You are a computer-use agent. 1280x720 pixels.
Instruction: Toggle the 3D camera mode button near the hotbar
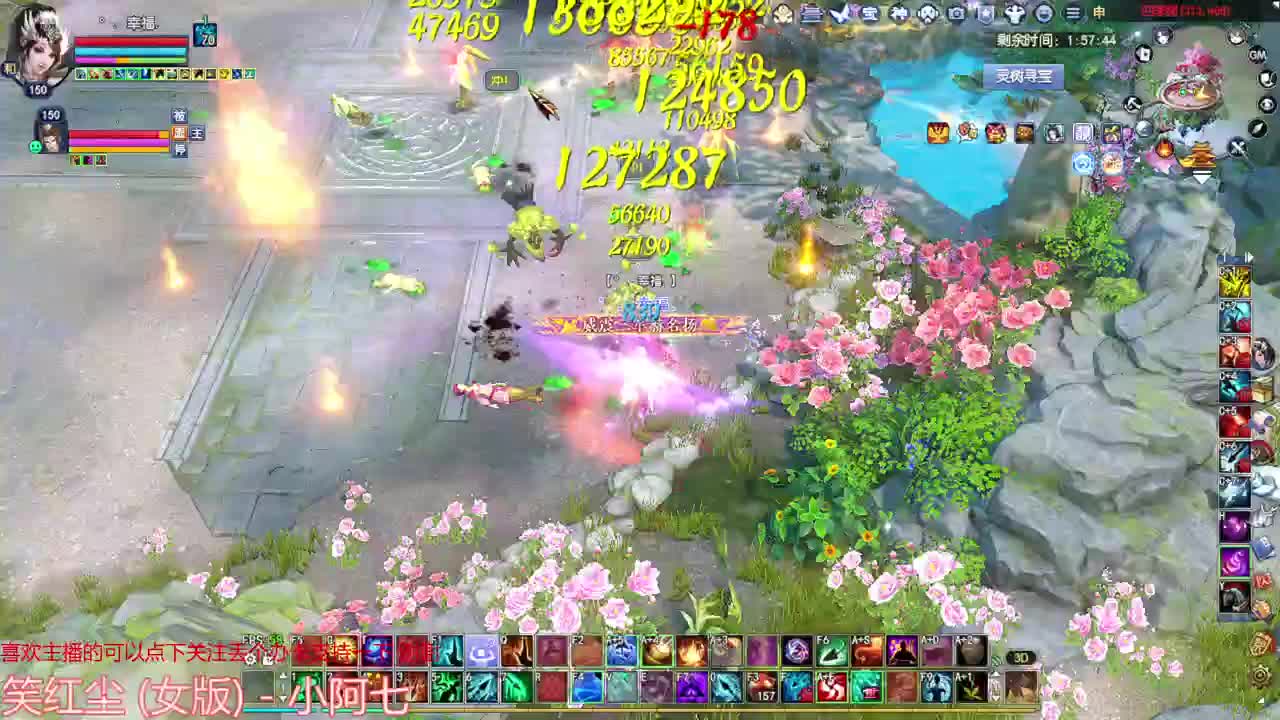click(1022, 657)
